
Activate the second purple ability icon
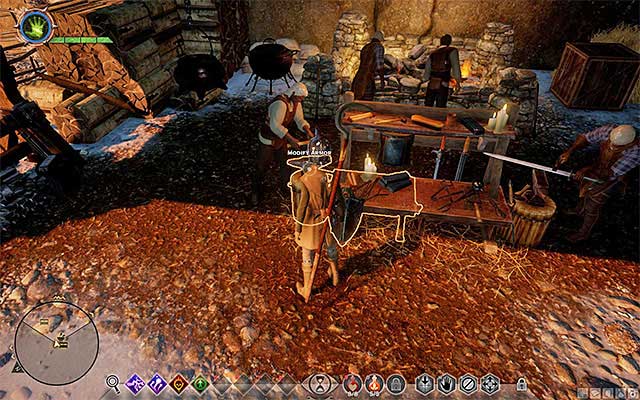[157, 383]
